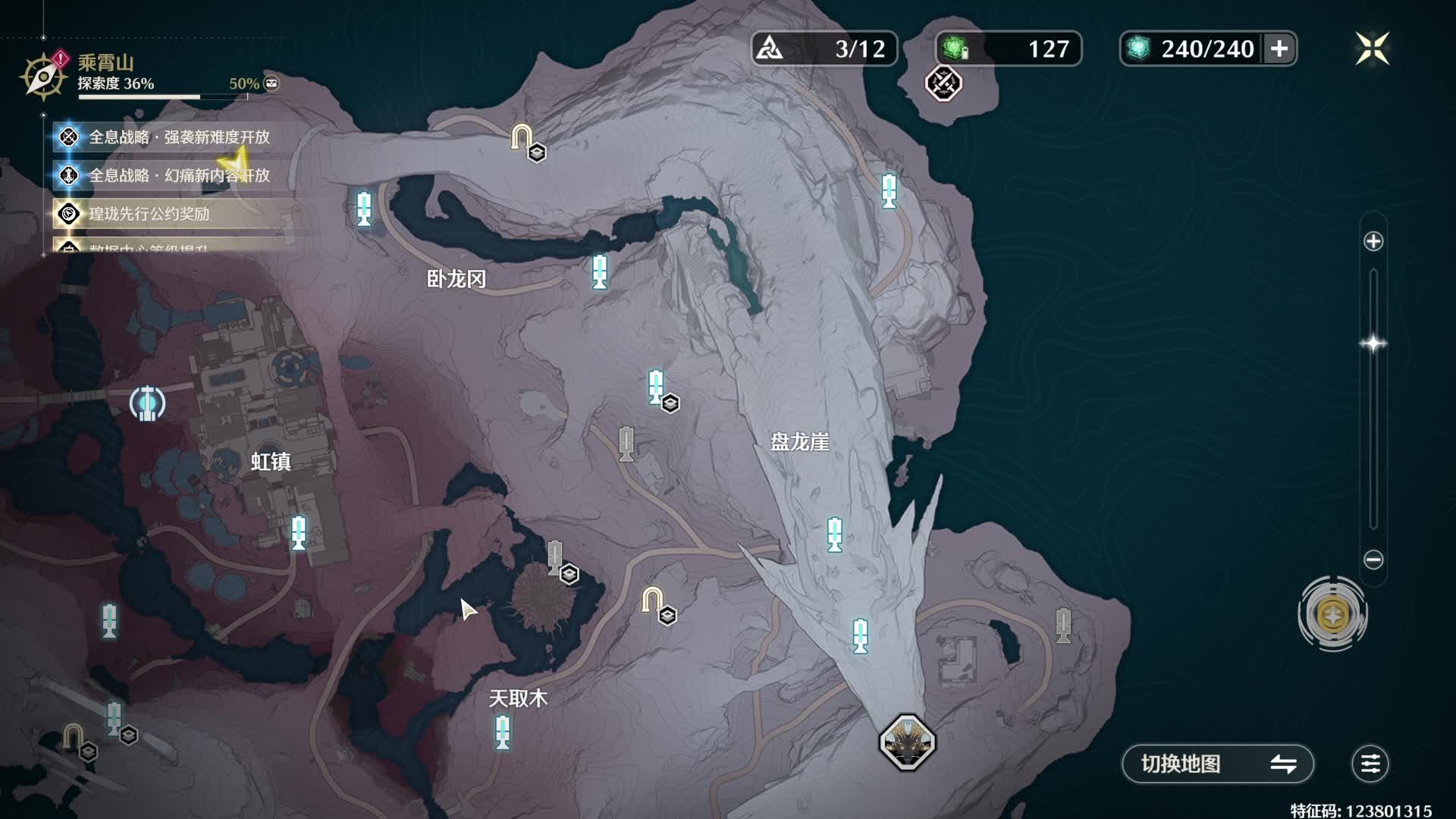Screen dimensions: 1456x819
Task: Add more waveplates with the plus button
Action: click(x=1279, y=49)
